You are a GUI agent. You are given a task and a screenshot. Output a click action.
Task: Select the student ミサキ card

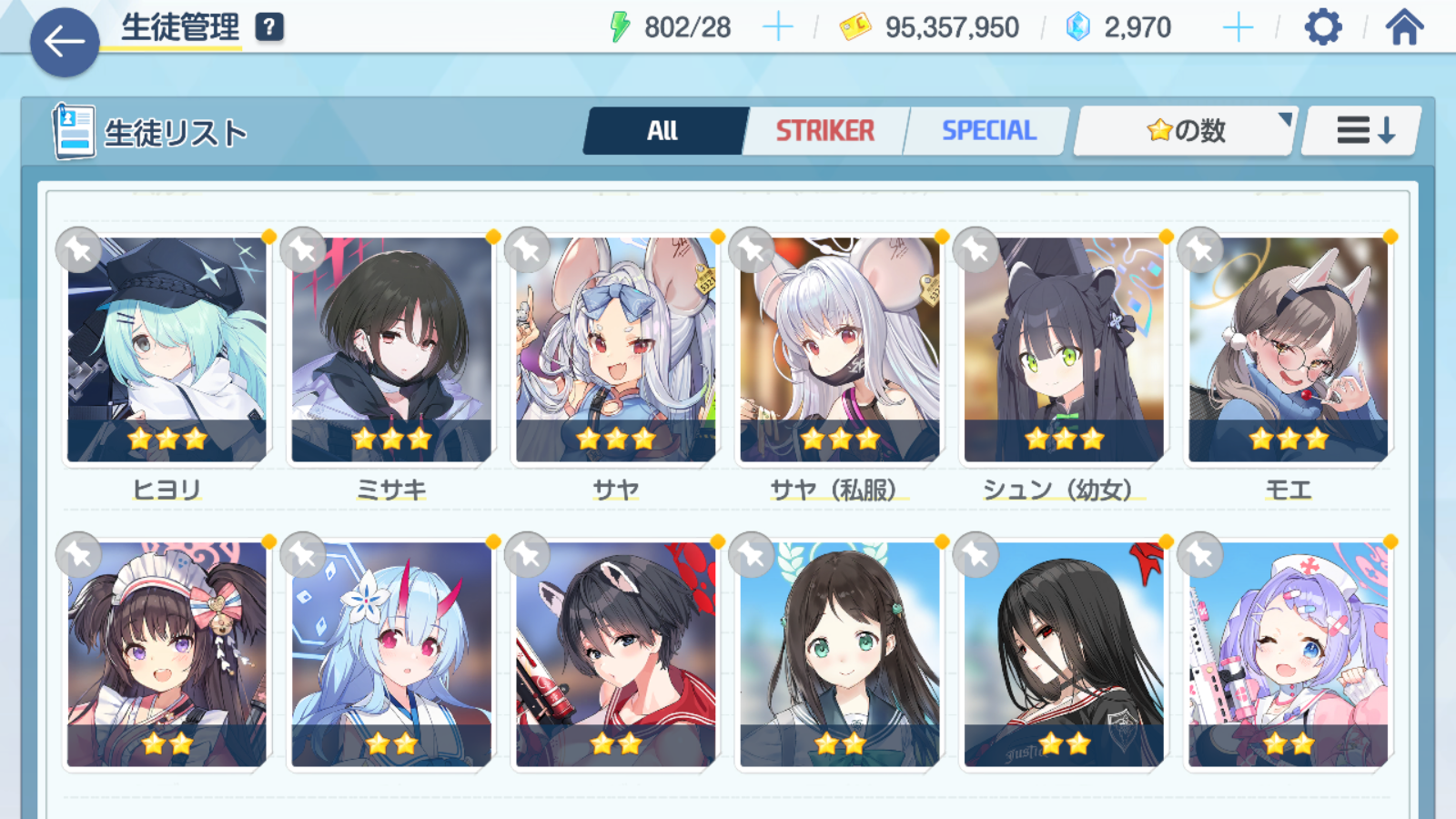click(391, 350)
